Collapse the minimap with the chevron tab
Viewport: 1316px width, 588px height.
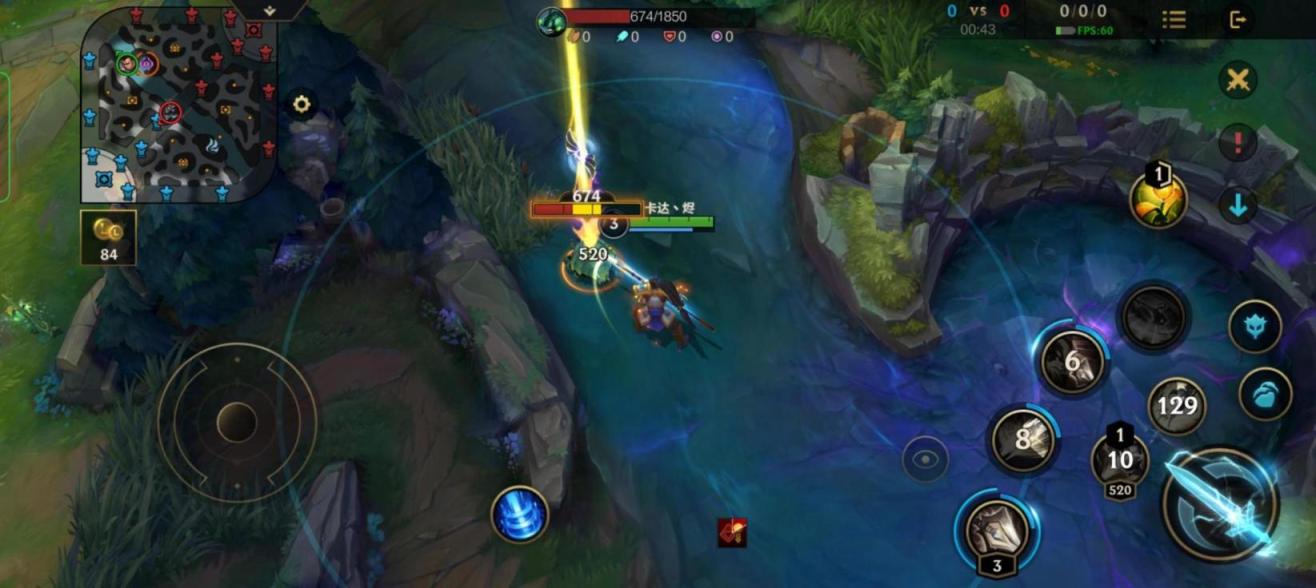coord(270,10)
